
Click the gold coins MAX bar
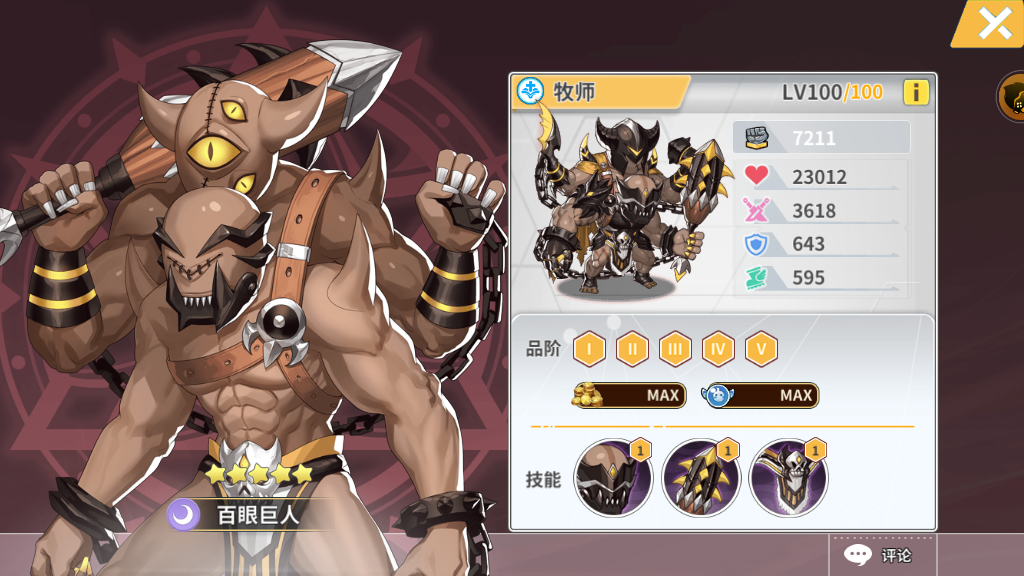pos(627,395)
